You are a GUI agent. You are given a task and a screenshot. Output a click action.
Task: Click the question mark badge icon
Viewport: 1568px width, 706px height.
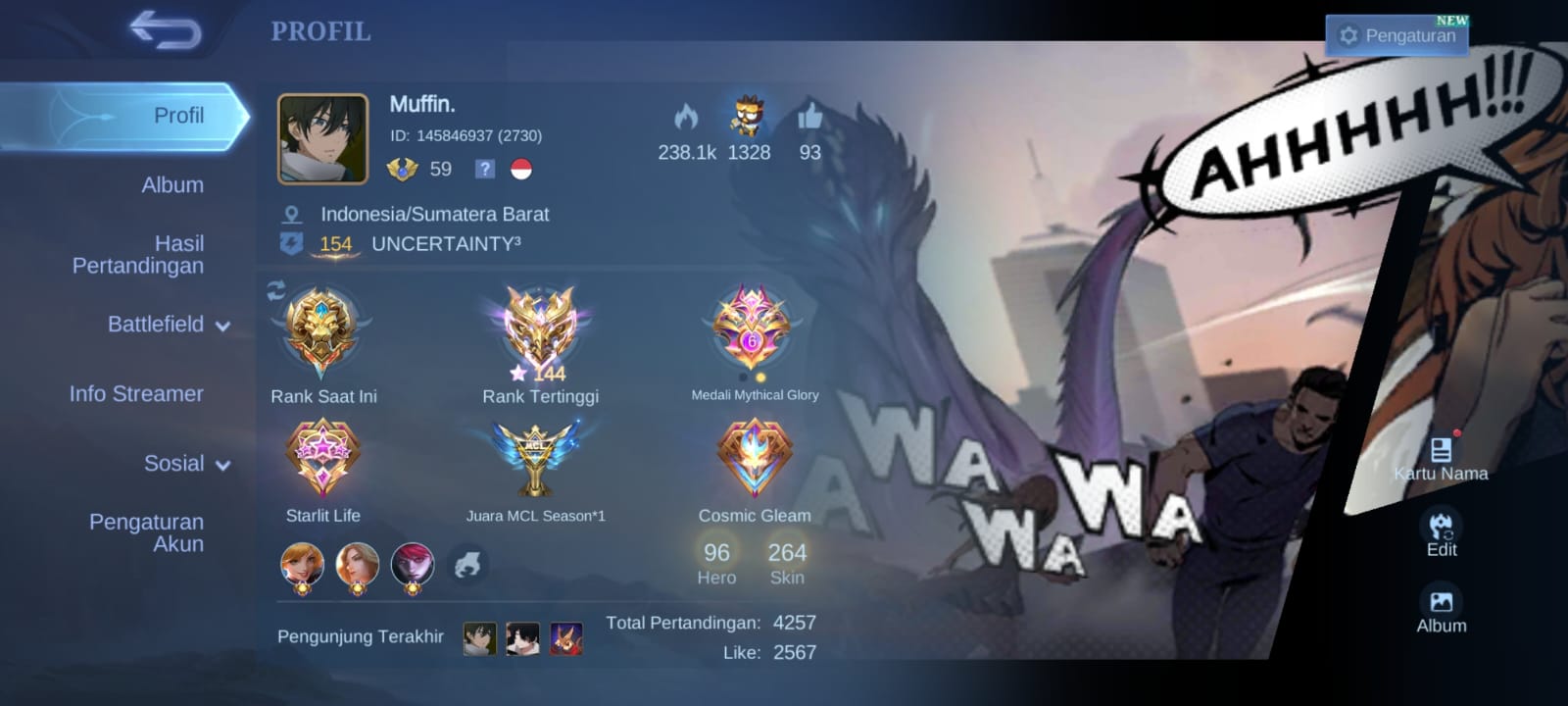click(484, 169)
